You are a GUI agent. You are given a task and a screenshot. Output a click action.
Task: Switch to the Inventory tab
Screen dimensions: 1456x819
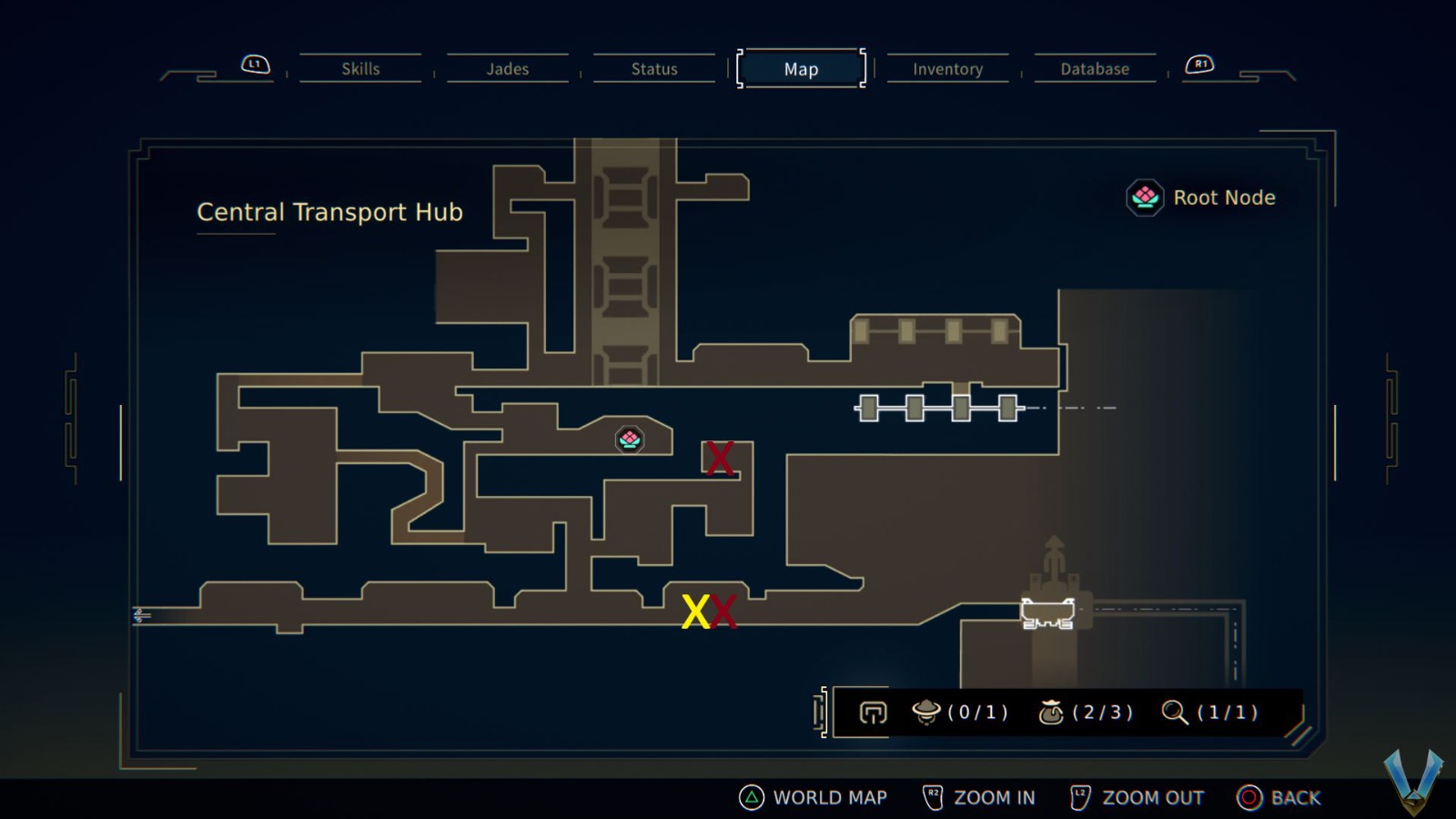pos(947,69)
